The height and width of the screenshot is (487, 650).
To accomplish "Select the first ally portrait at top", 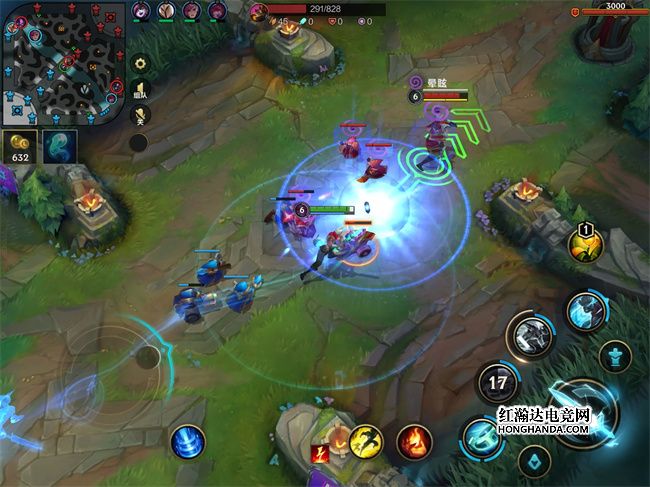I will pyautogui.click(x=141, y=11).
